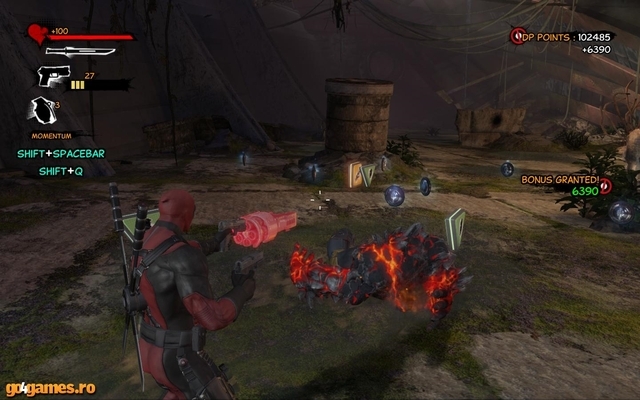Click the Deadpool logo beside DP Points
640x400 pixels.
coord(519,36)
